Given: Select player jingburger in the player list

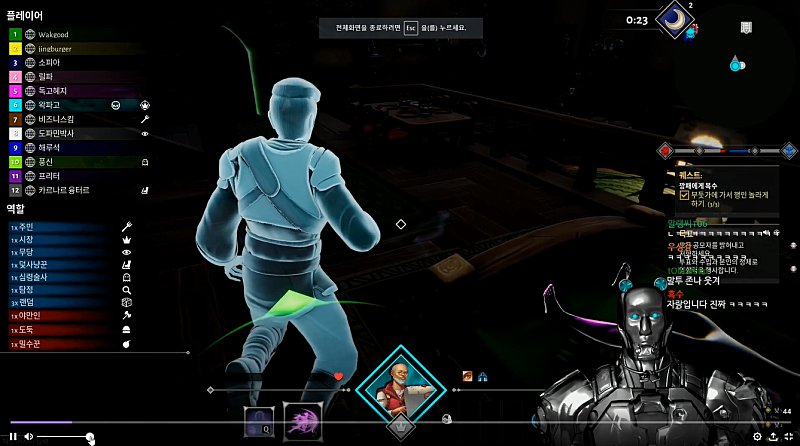Looking at the screenshot, I should pyautogui.click(x=62, y=48).
